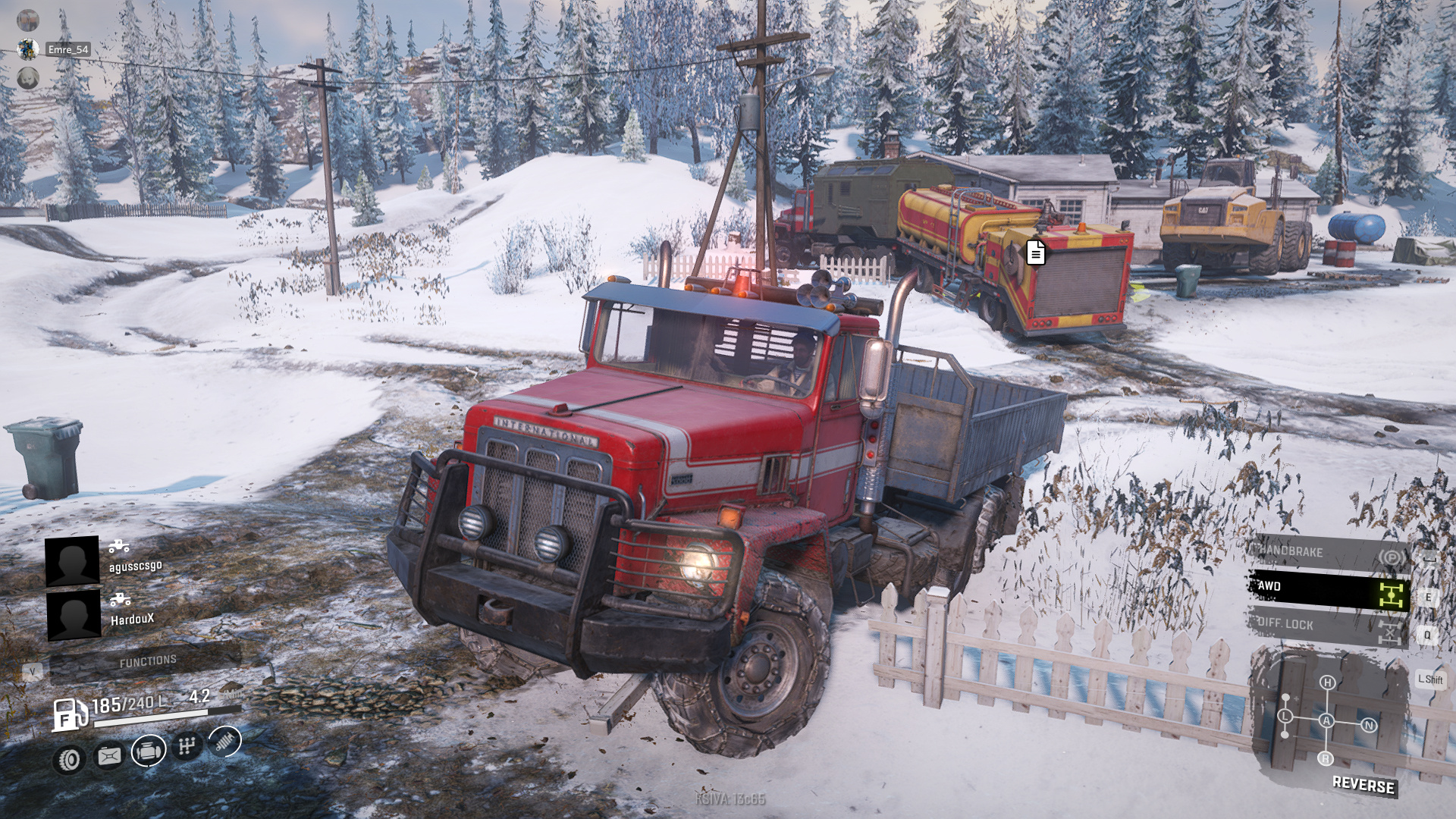Click the gearbox status icon
The image size is (1456, 819).
tap(187, 746)
